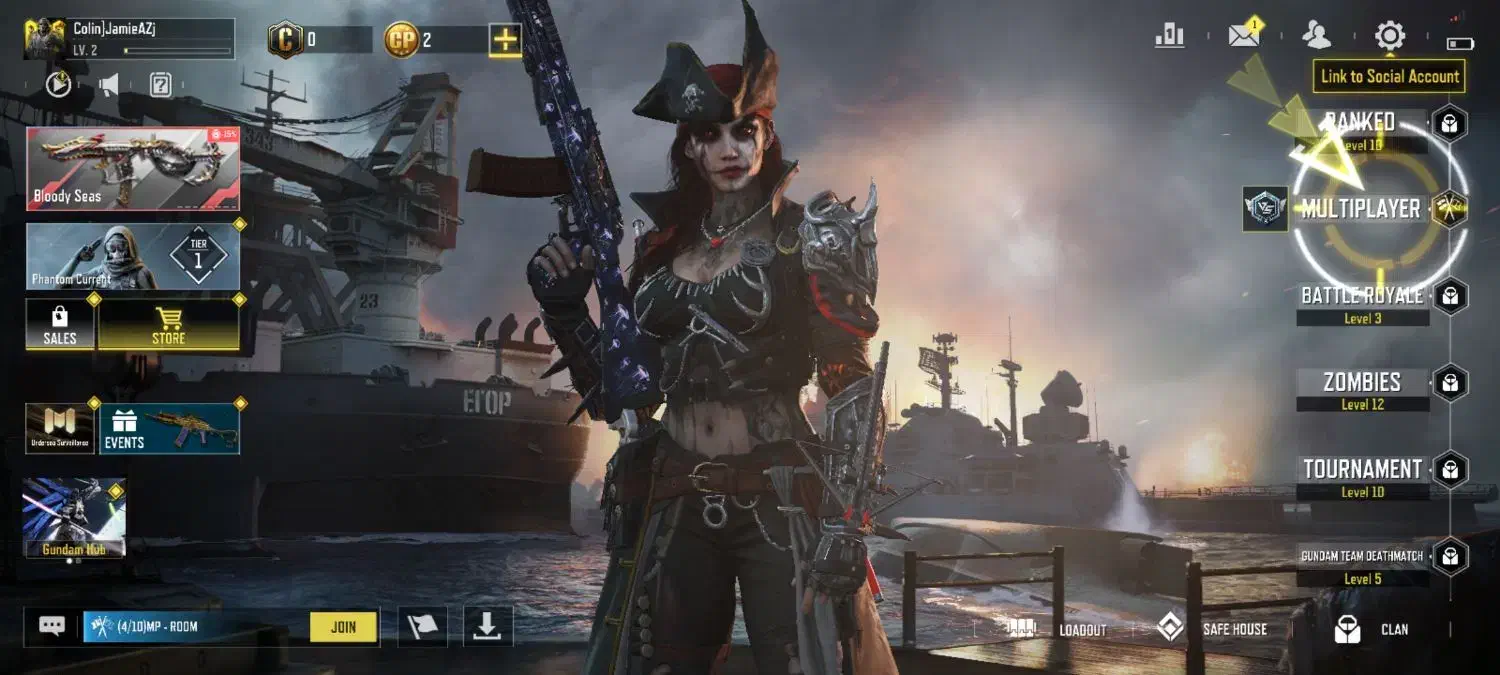The width and height of the screenshot is (1500, 675).
Task: Add CP with the plus button
Action: 505,40
